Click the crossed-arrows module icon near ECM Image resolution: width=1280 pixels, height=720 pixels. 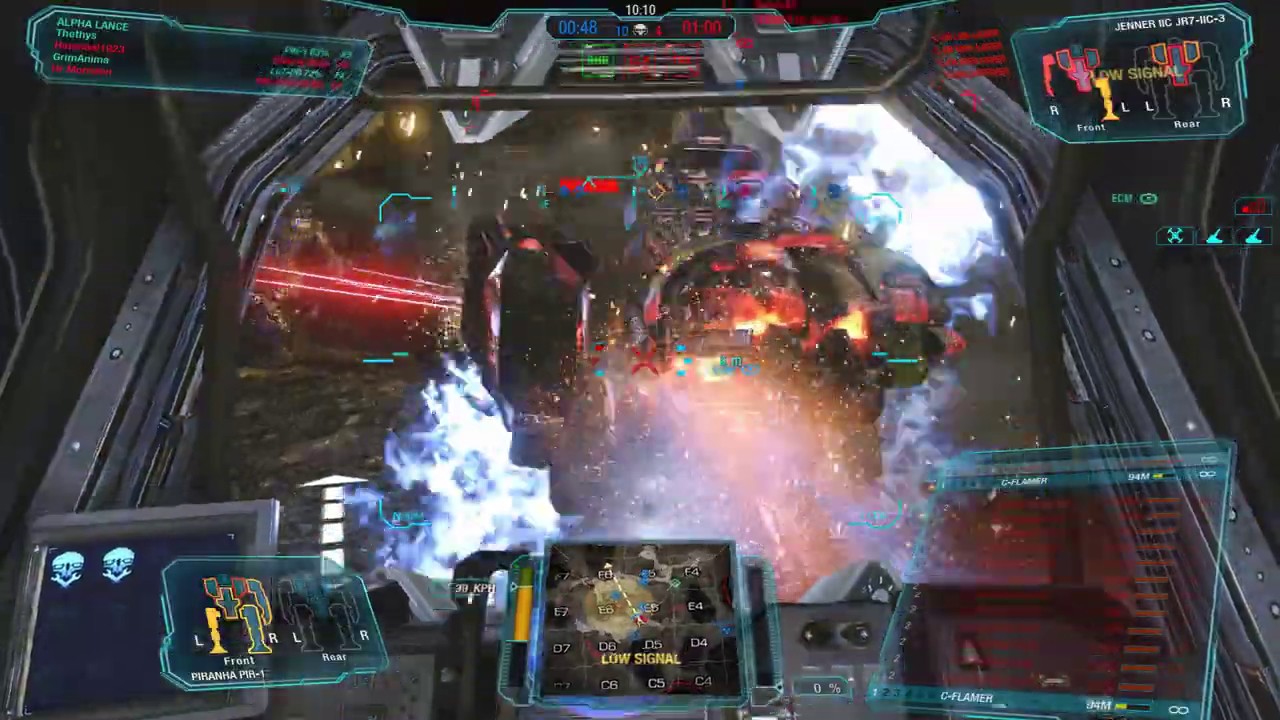[x=1175, y=235]
